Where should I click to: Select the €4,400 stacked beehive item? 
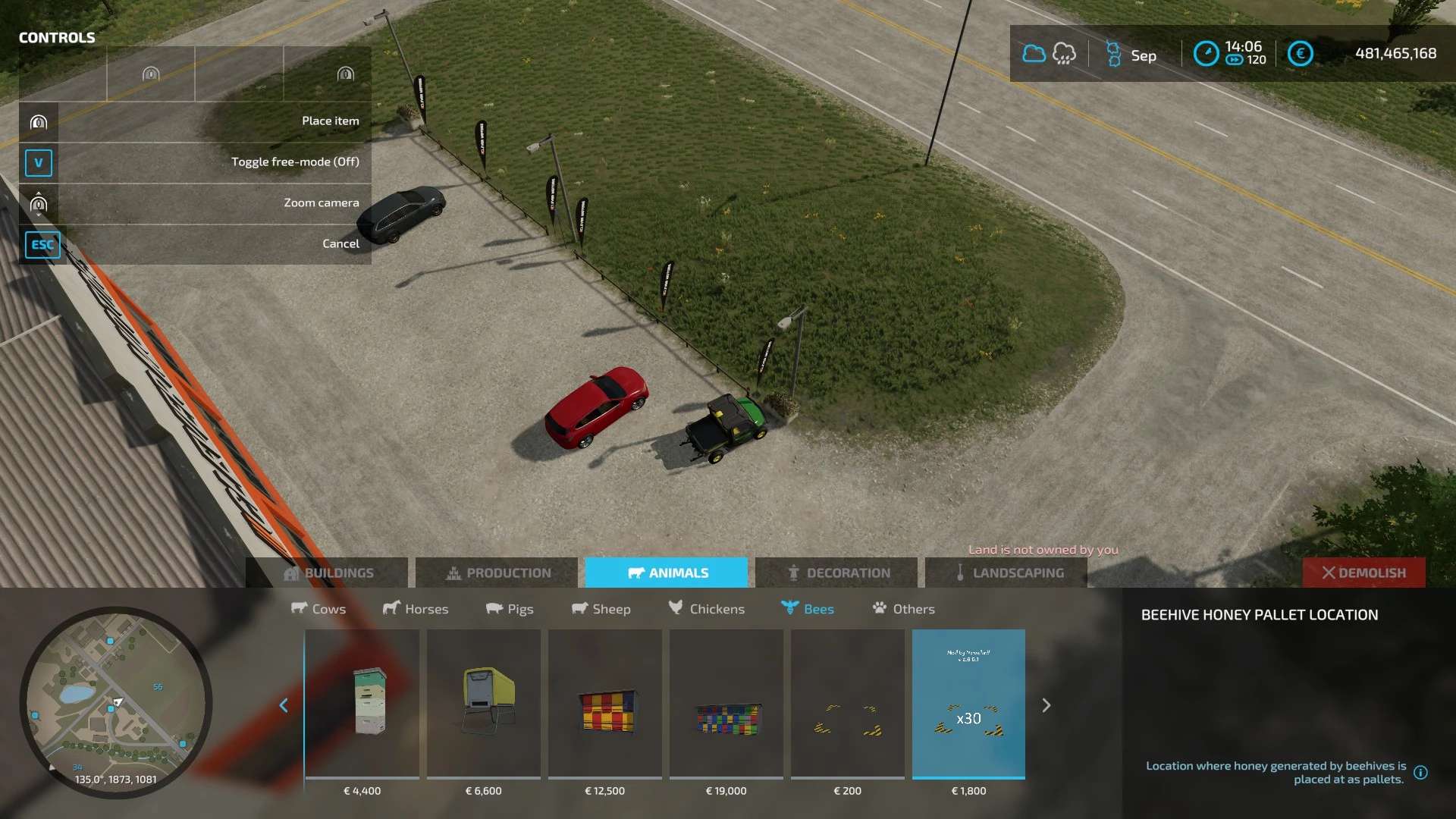pos(362,704)
